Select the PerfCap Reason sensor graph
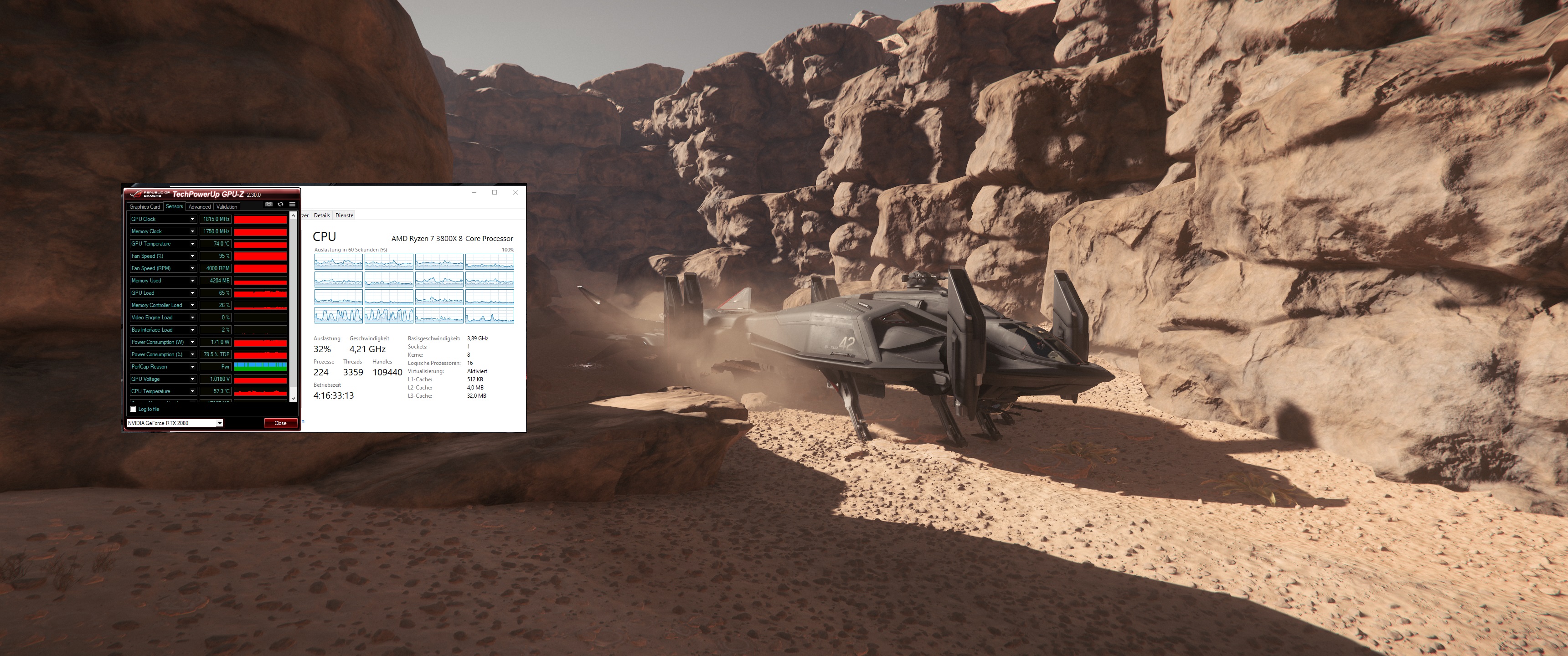Image resolution: width=1568 pixels, height=656 pixels. 261,367
